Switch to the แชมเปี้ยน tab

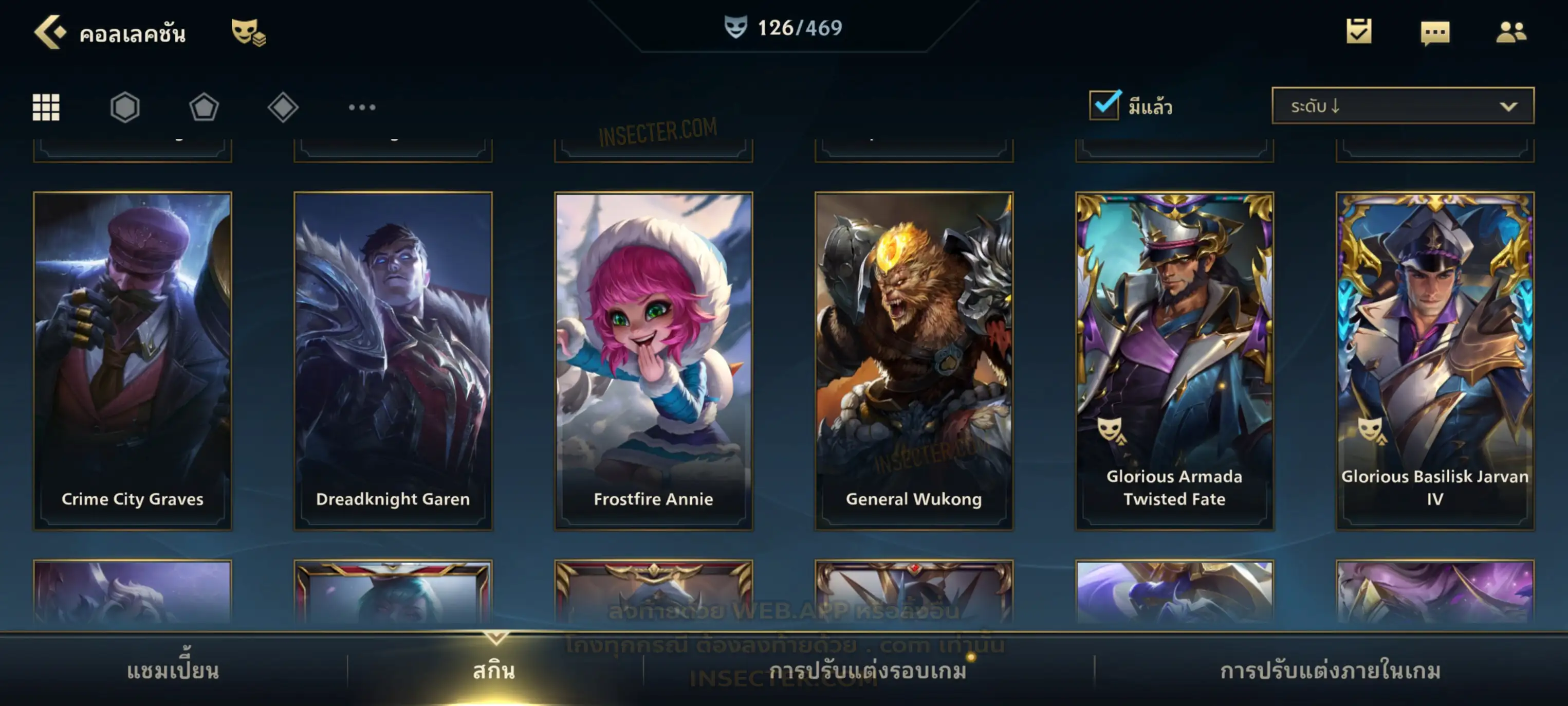point(173,671)
